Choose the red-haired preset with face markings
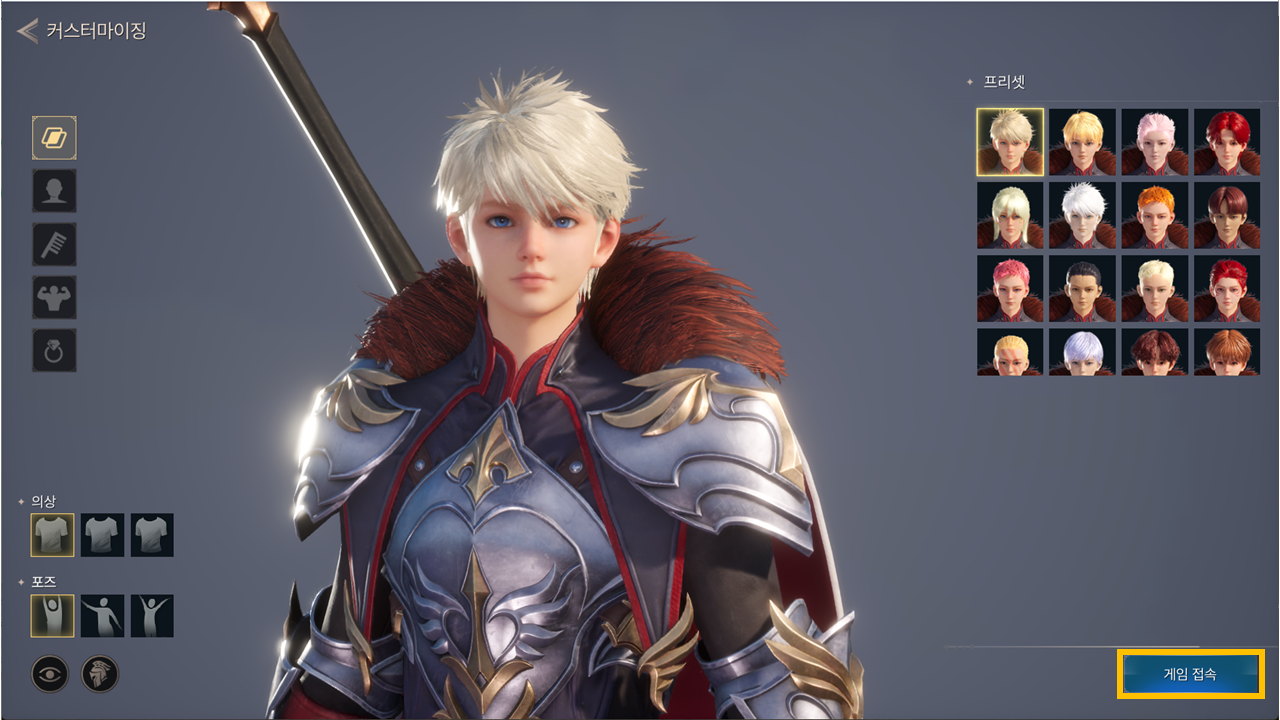The image size is (1280, 720). (1227, 288)
